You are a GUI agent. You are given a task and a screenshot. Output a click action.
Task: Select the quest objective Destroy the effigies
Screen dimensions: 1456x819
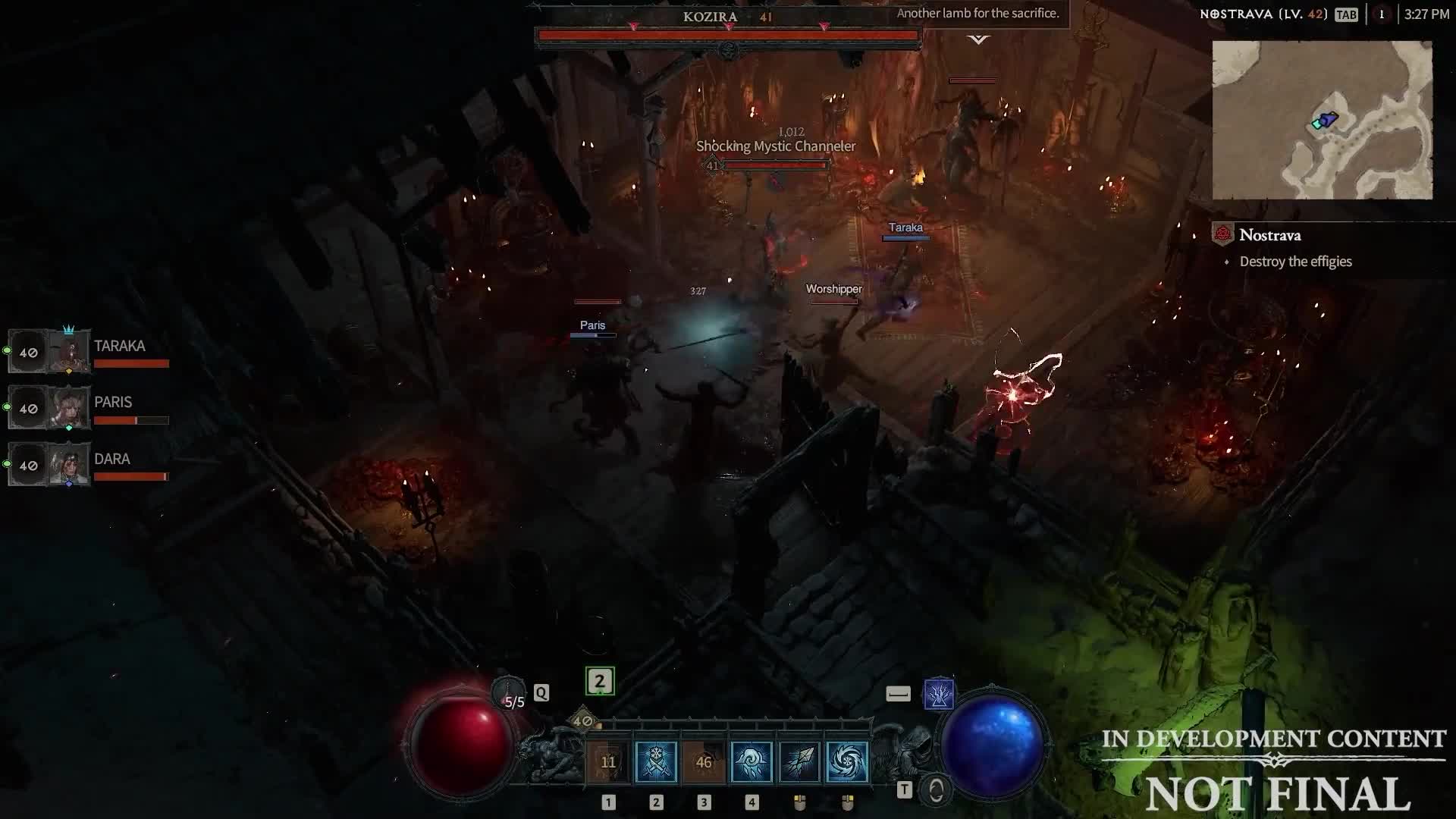click(x=1295, y=261)
